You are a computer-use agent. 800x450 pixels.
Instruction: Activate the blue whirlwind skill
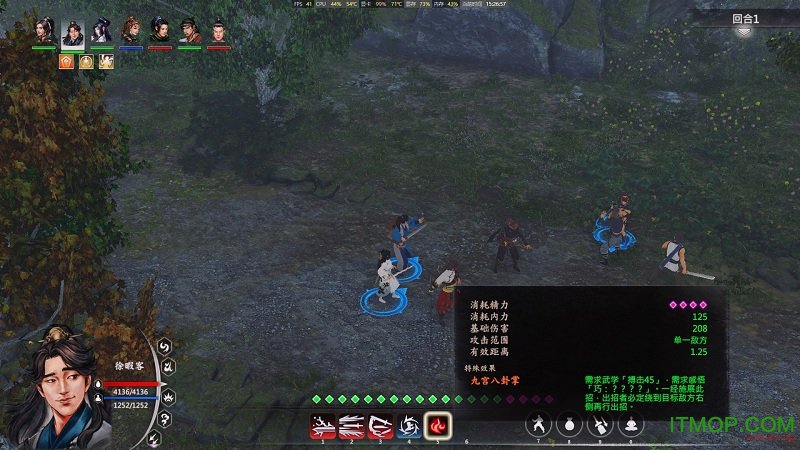click(x=408, y=426)
